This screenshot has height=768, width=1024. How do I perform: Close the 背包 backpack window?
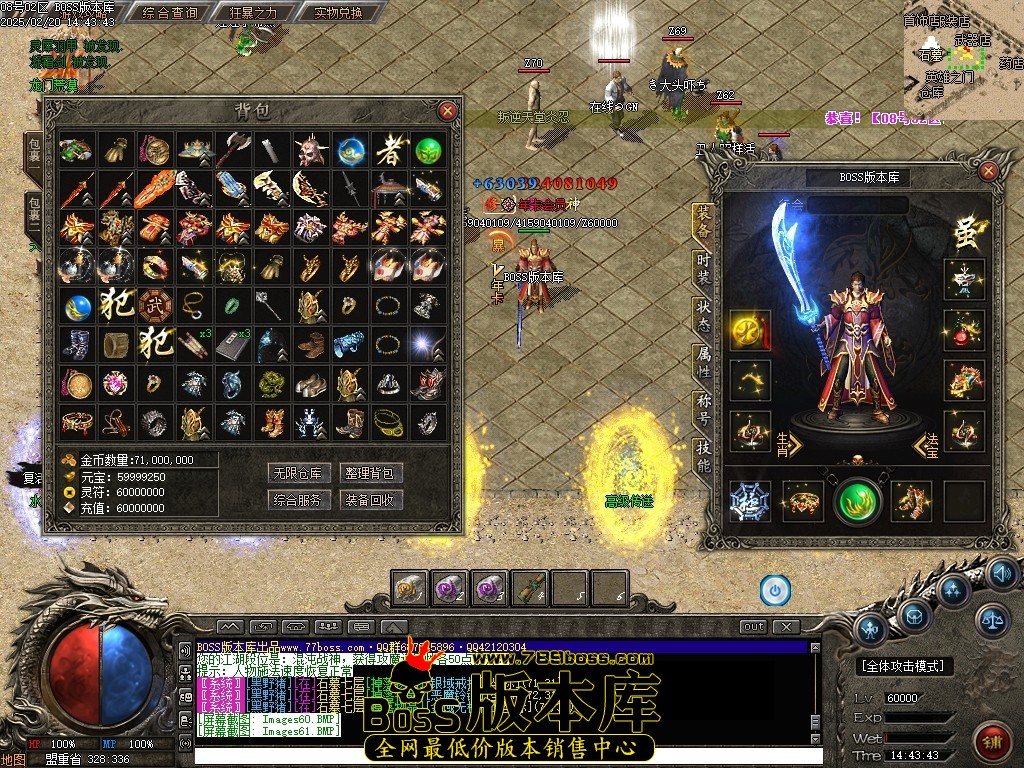tap(447, 110)
